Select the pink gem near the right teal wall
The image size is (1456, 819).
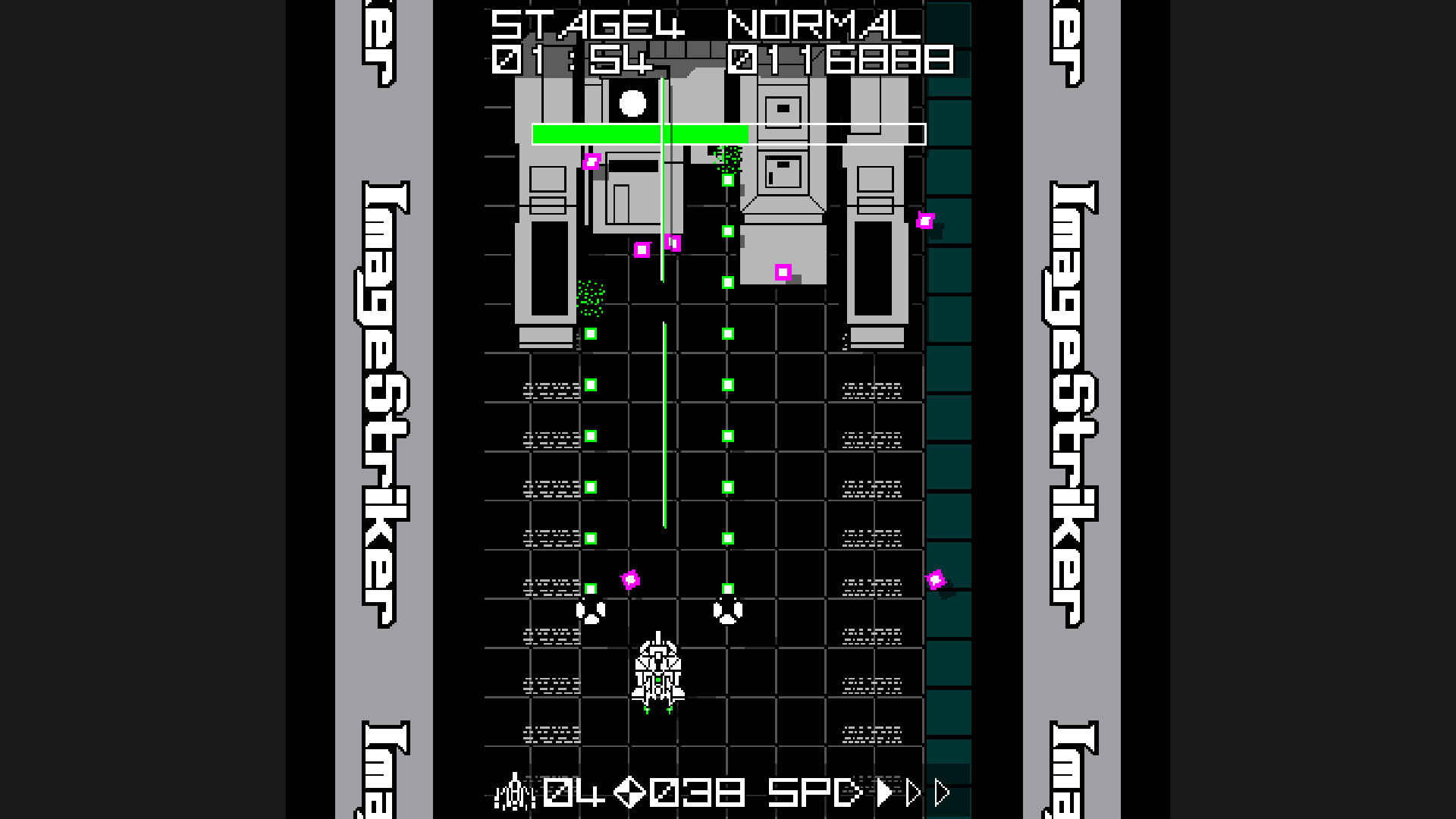937,580
